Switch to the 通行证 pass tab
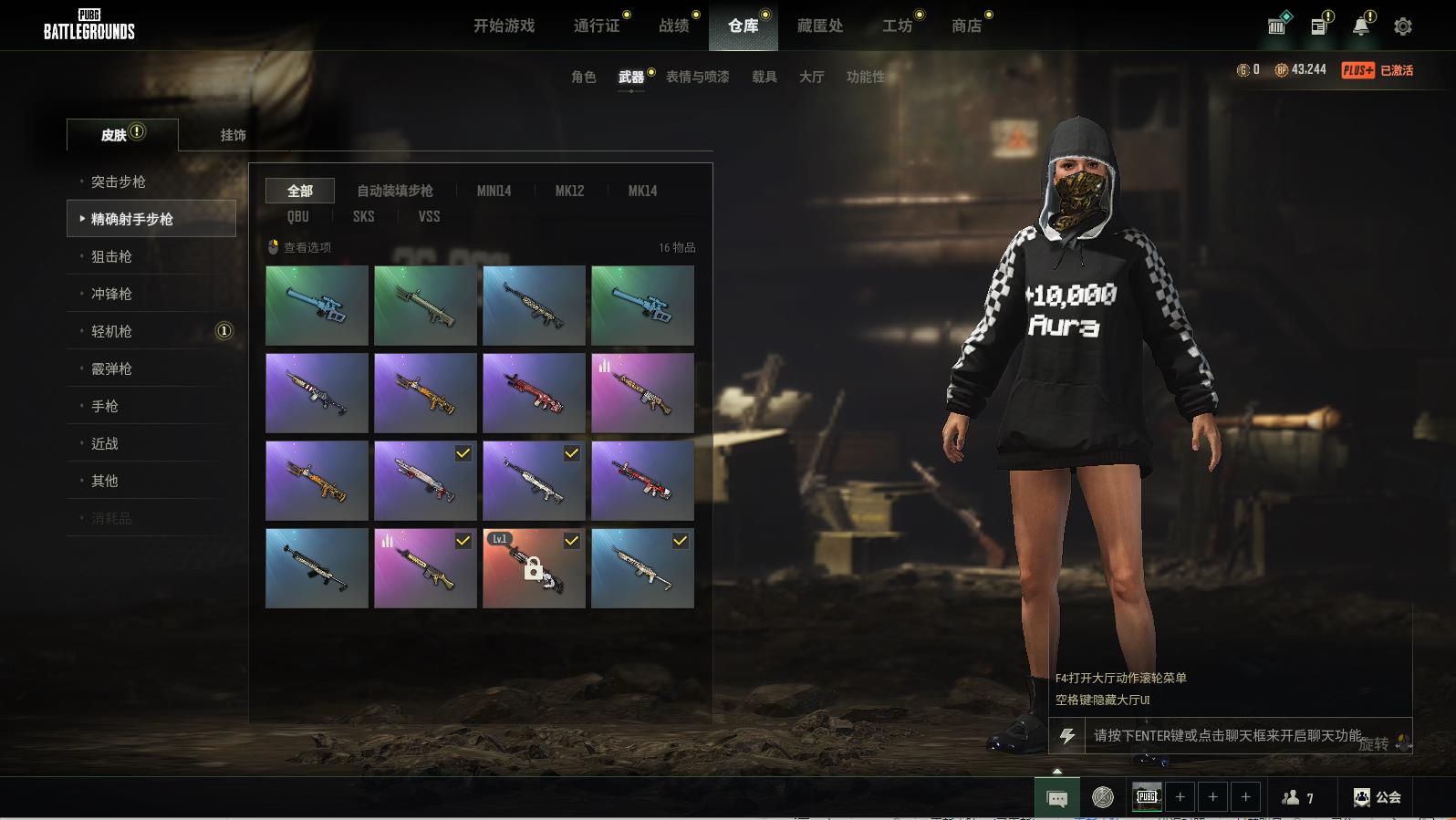 [x=597, y=26]
